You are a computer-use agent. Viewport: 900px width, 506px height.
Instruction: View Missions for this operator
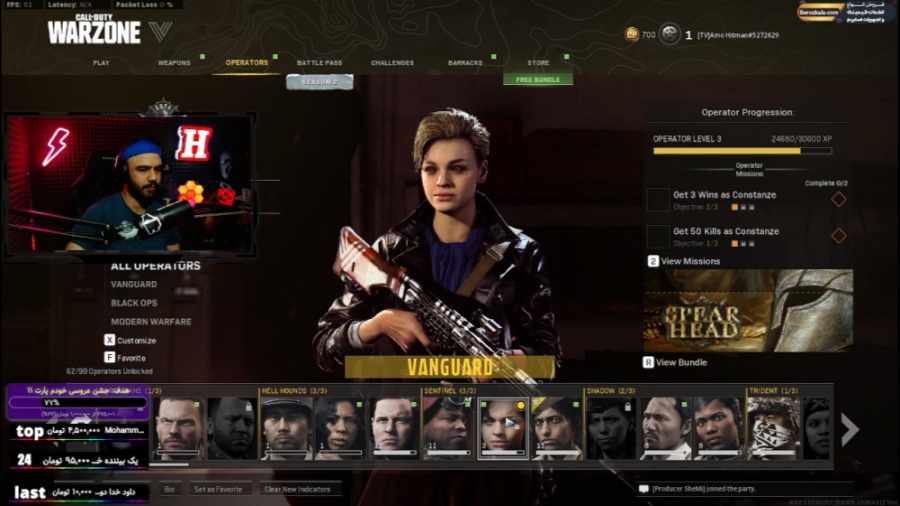(x=689, y=261)
